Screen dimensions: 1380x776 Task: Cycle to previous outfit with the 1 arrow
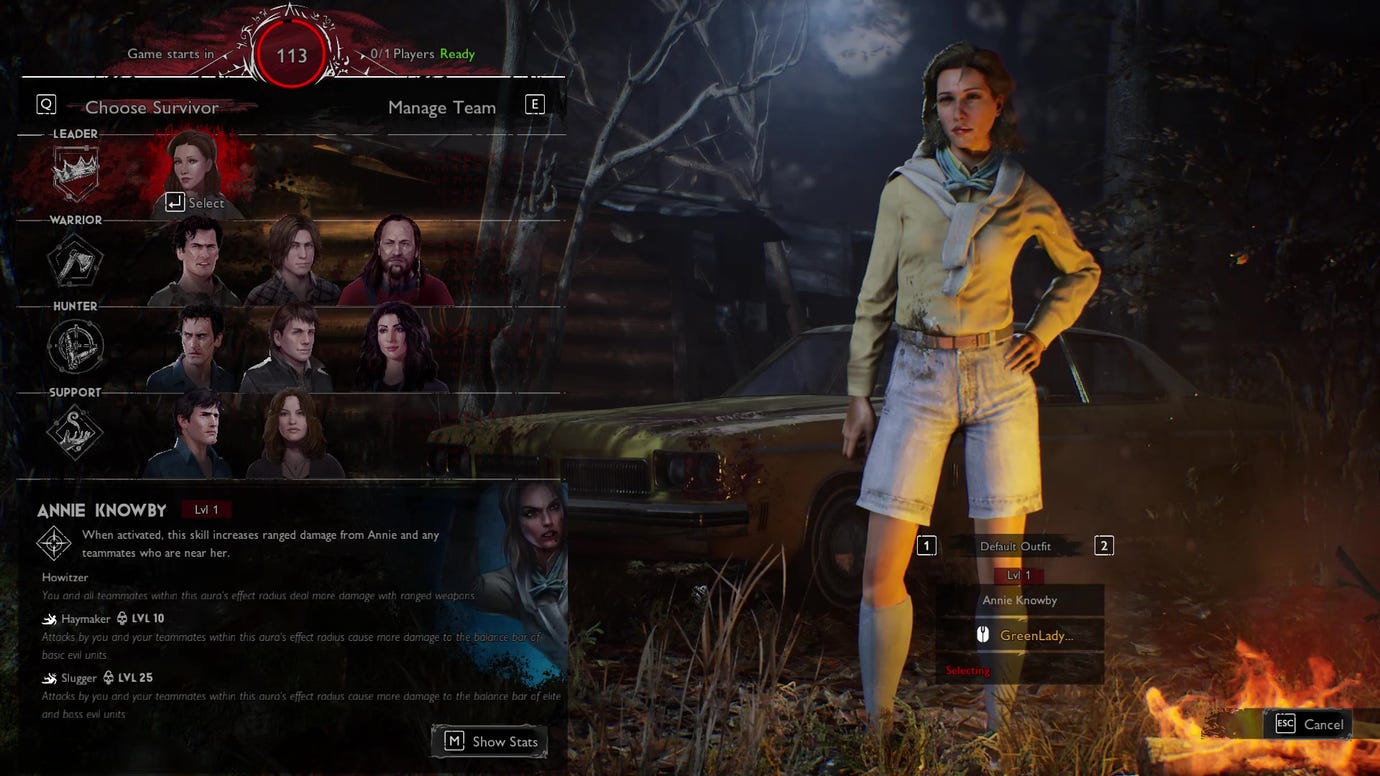click(x=925, y=545)
